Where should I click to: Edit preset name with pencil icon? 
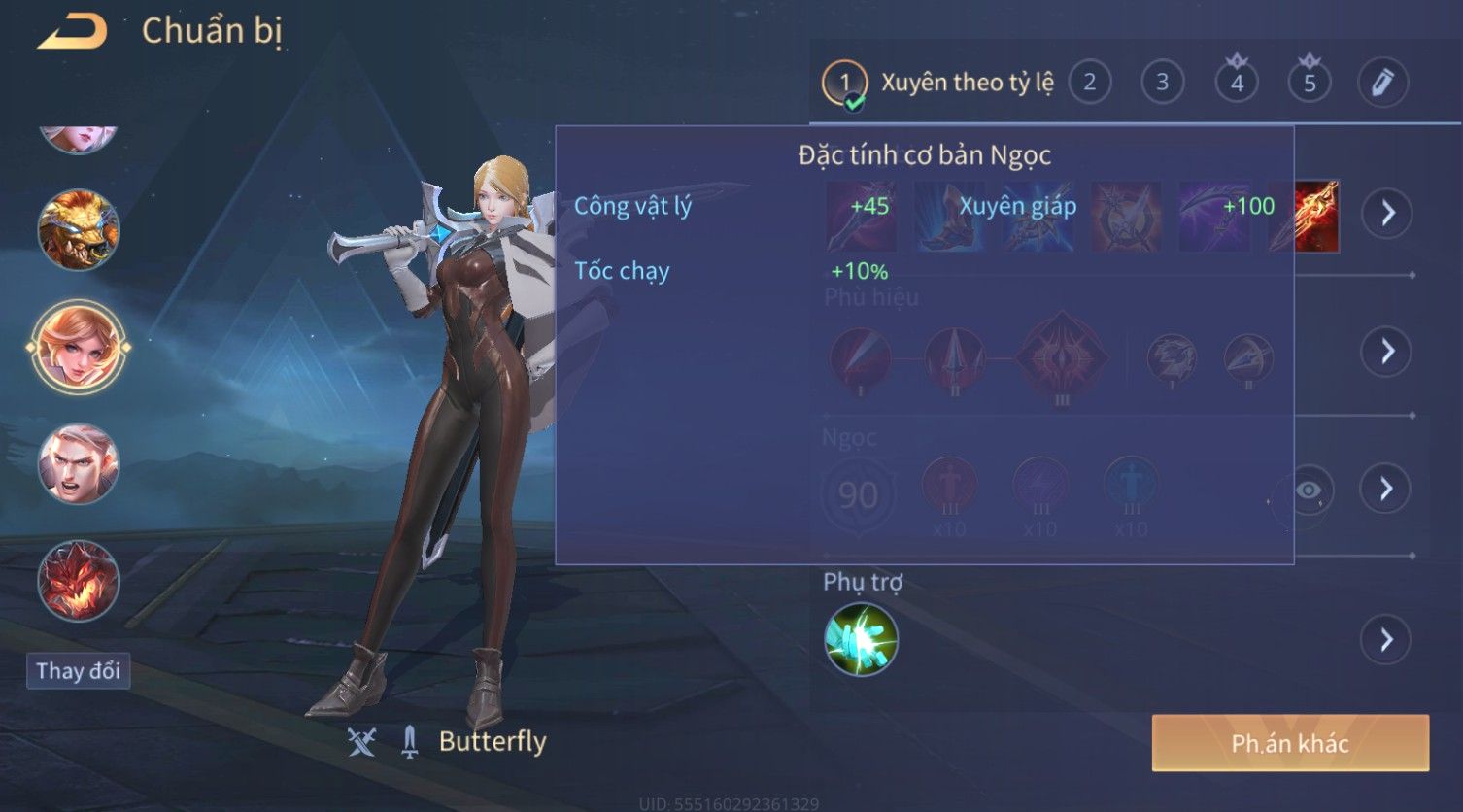(1382, 83)
